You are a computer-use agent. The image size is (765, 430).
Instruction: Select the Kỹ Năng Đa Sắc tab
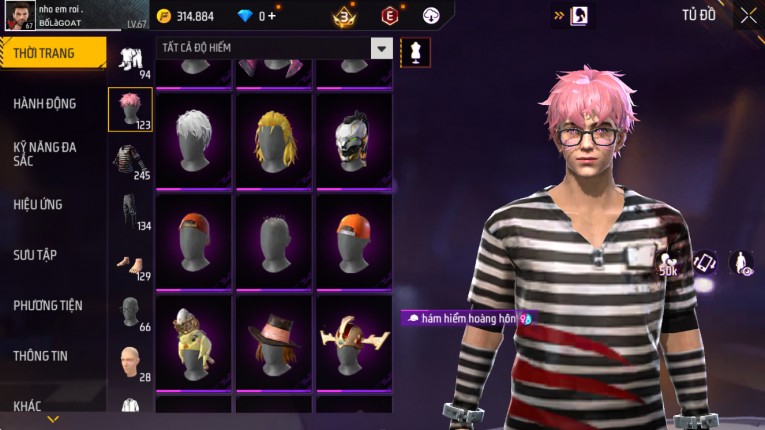pyautogui.click(x=45, y=153)
